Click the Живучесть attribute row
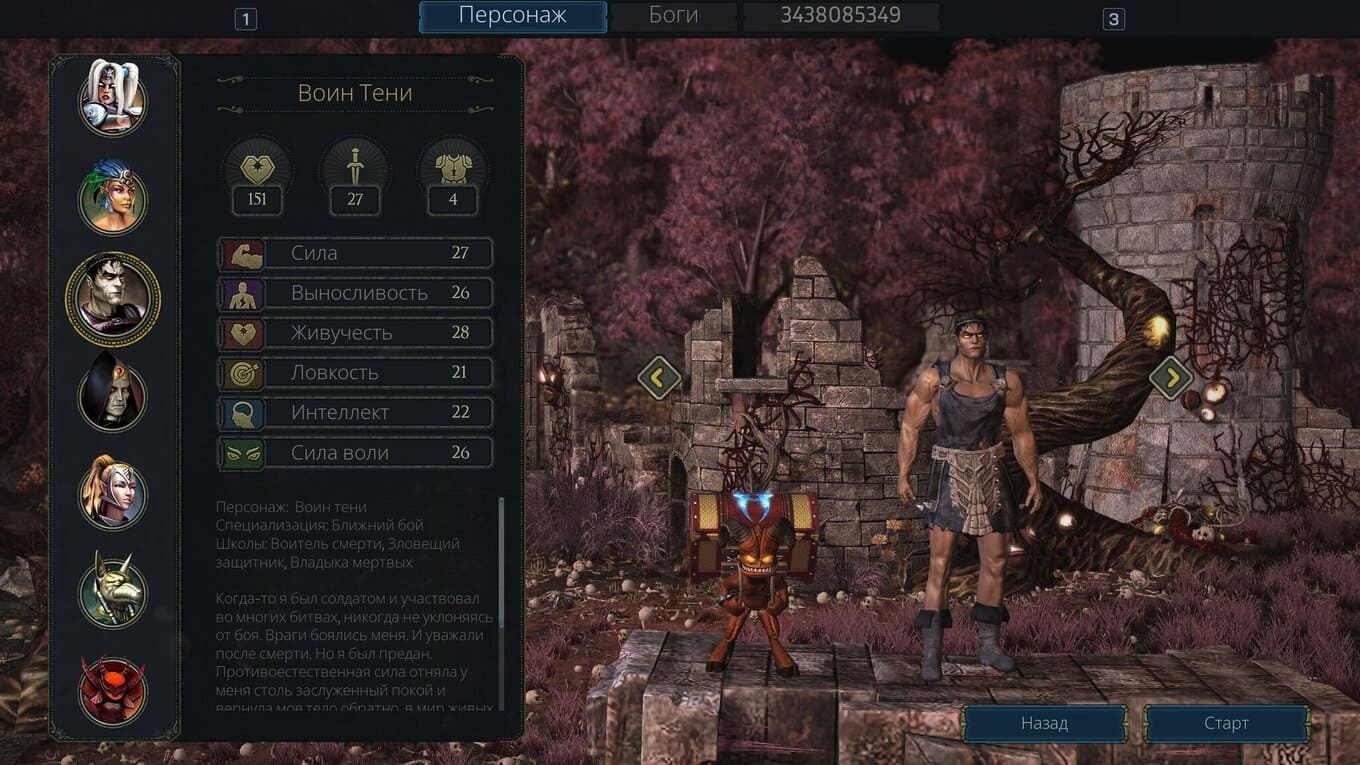 click(356, 333)
